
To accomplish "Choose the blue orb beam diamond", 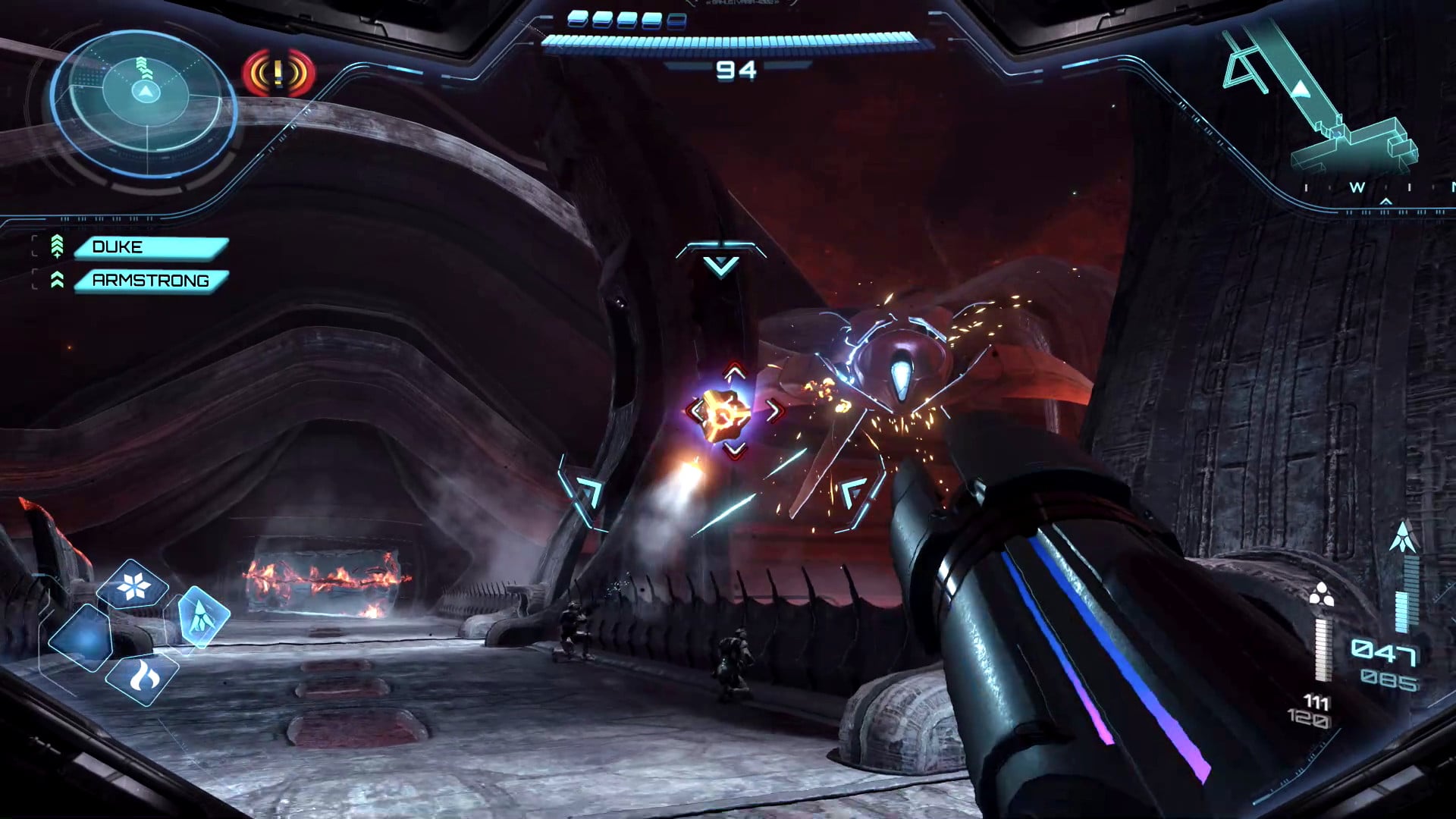I will pyautogui.click(x=82, y=638).
